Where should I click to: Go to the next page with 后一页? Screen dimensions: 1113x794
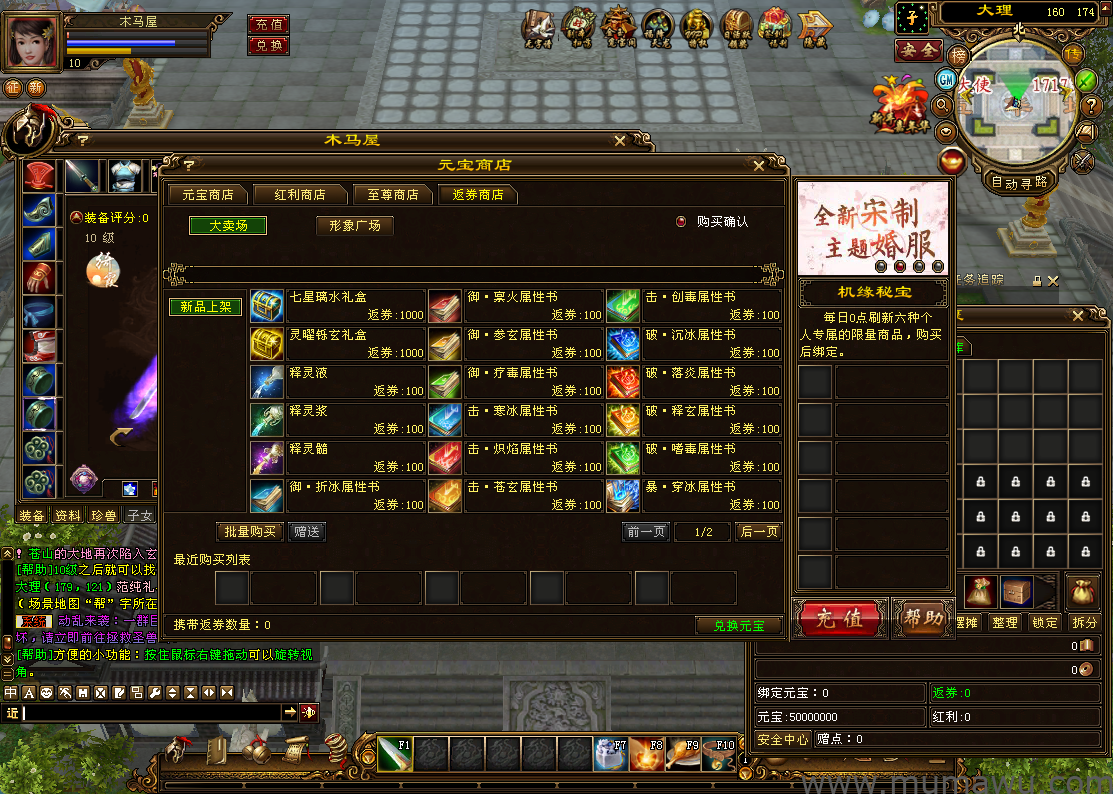[x=759, y=532]
